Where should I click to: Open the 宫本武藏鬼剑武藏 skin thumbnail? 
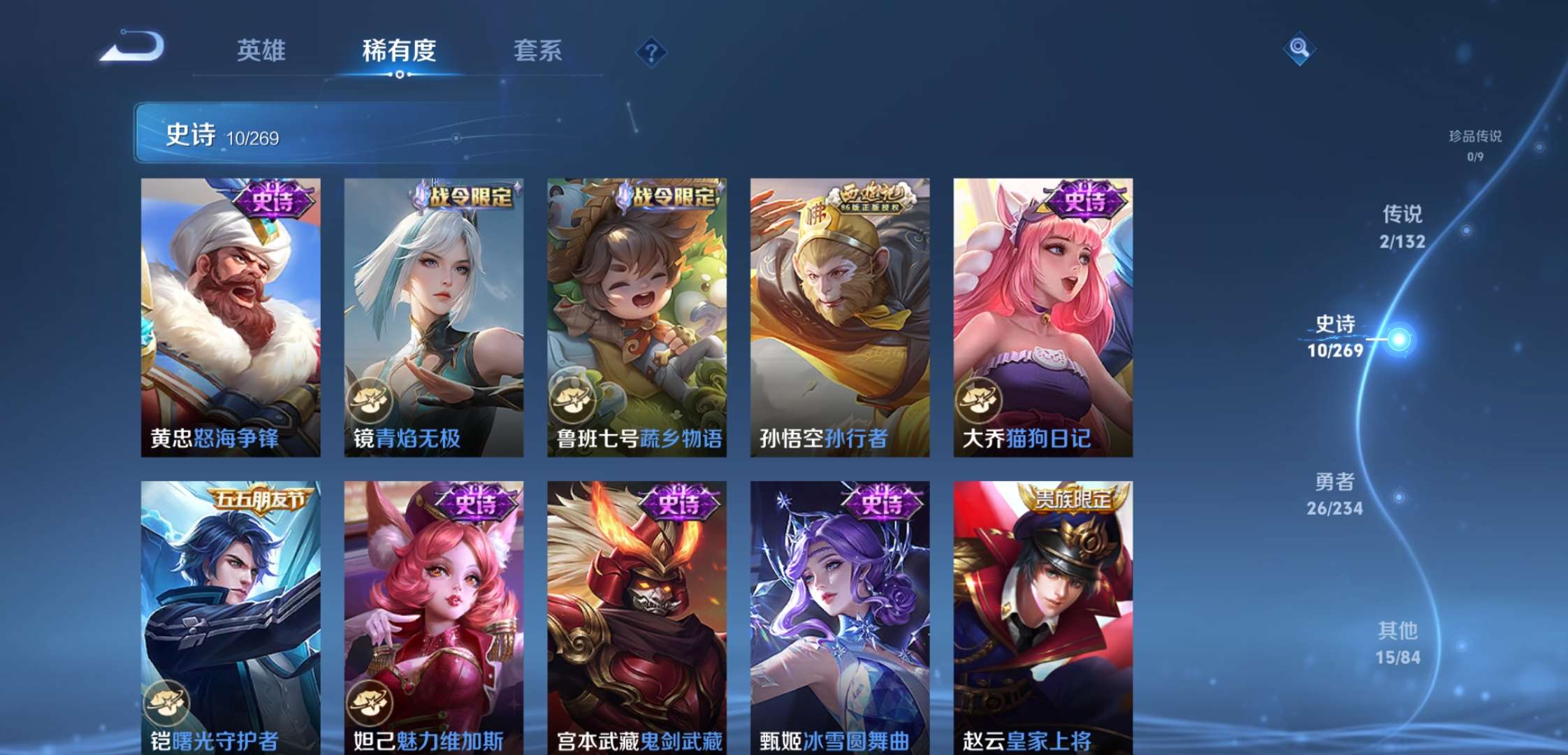tap(639, 615)
